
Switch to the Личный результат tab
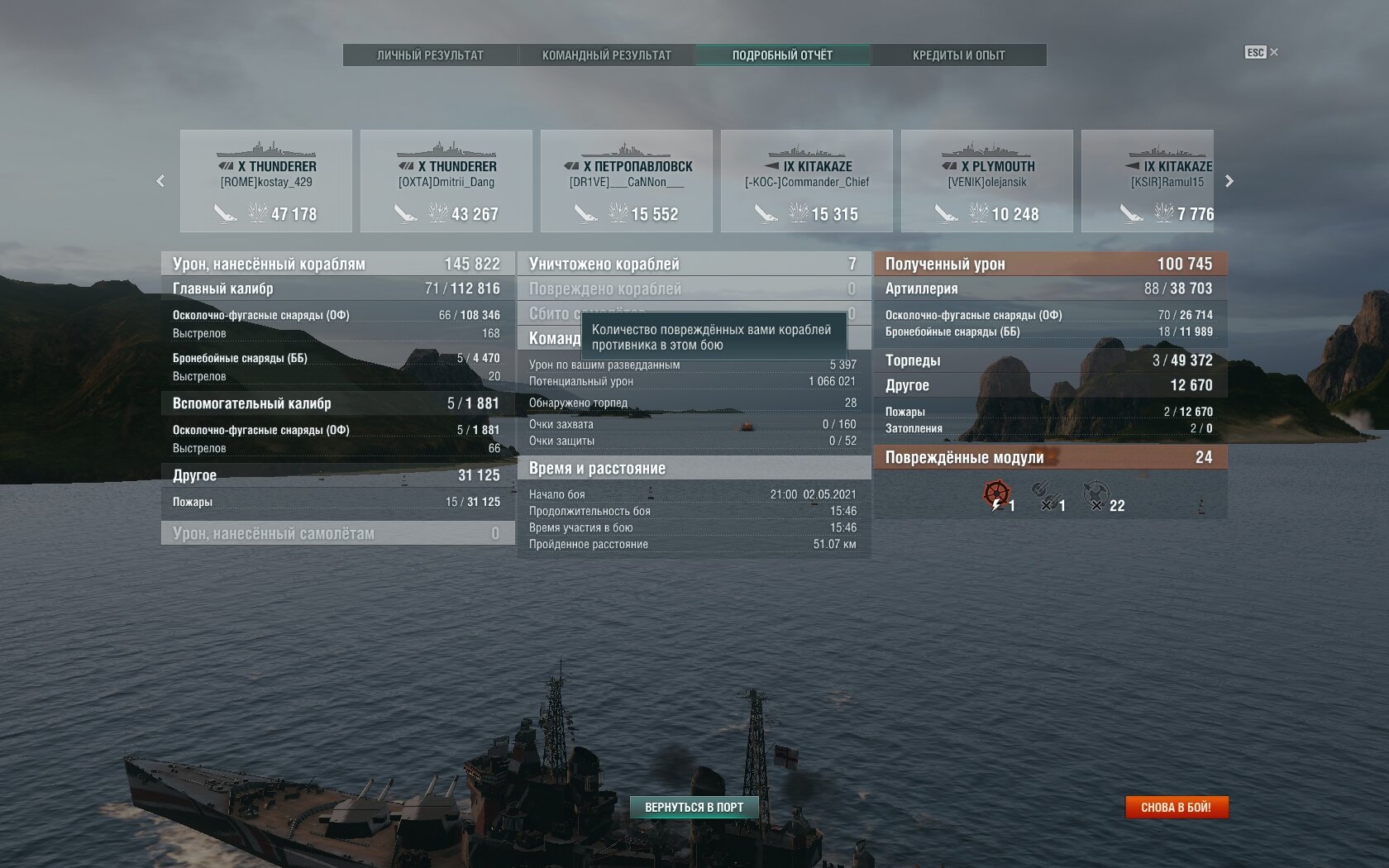pyautogui.click(x=430, y=55)
